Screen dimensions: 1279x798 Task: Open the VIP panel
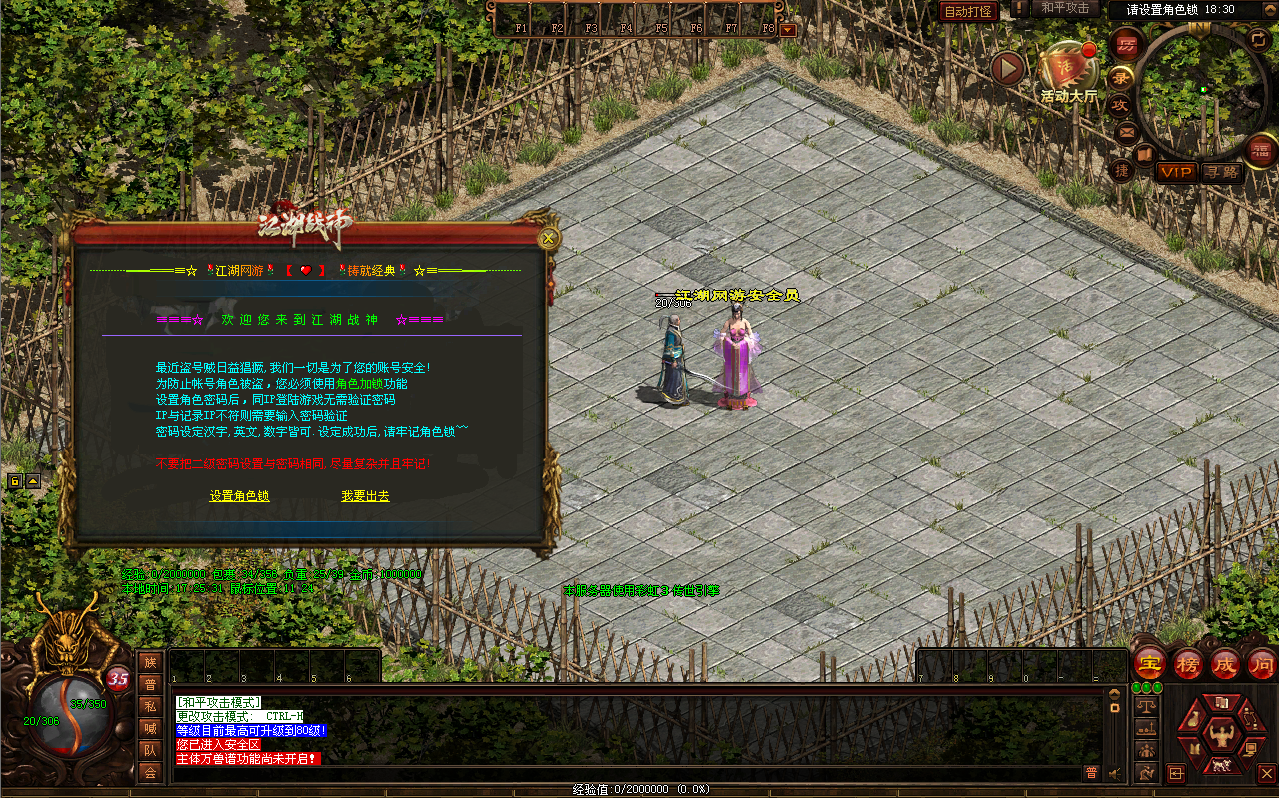1176,173
